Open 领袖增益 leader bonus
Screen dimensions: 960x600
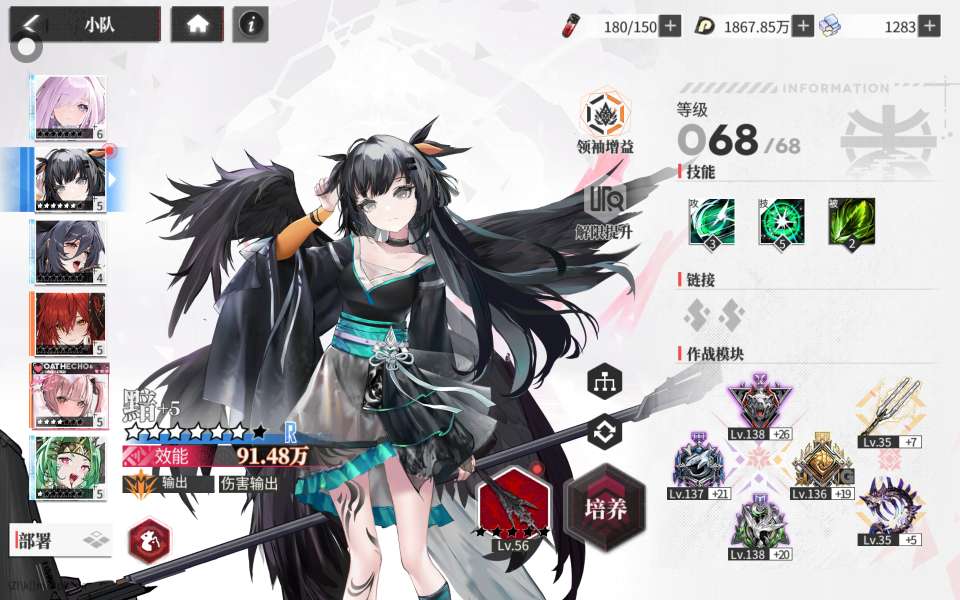click(x=605, y=118)
